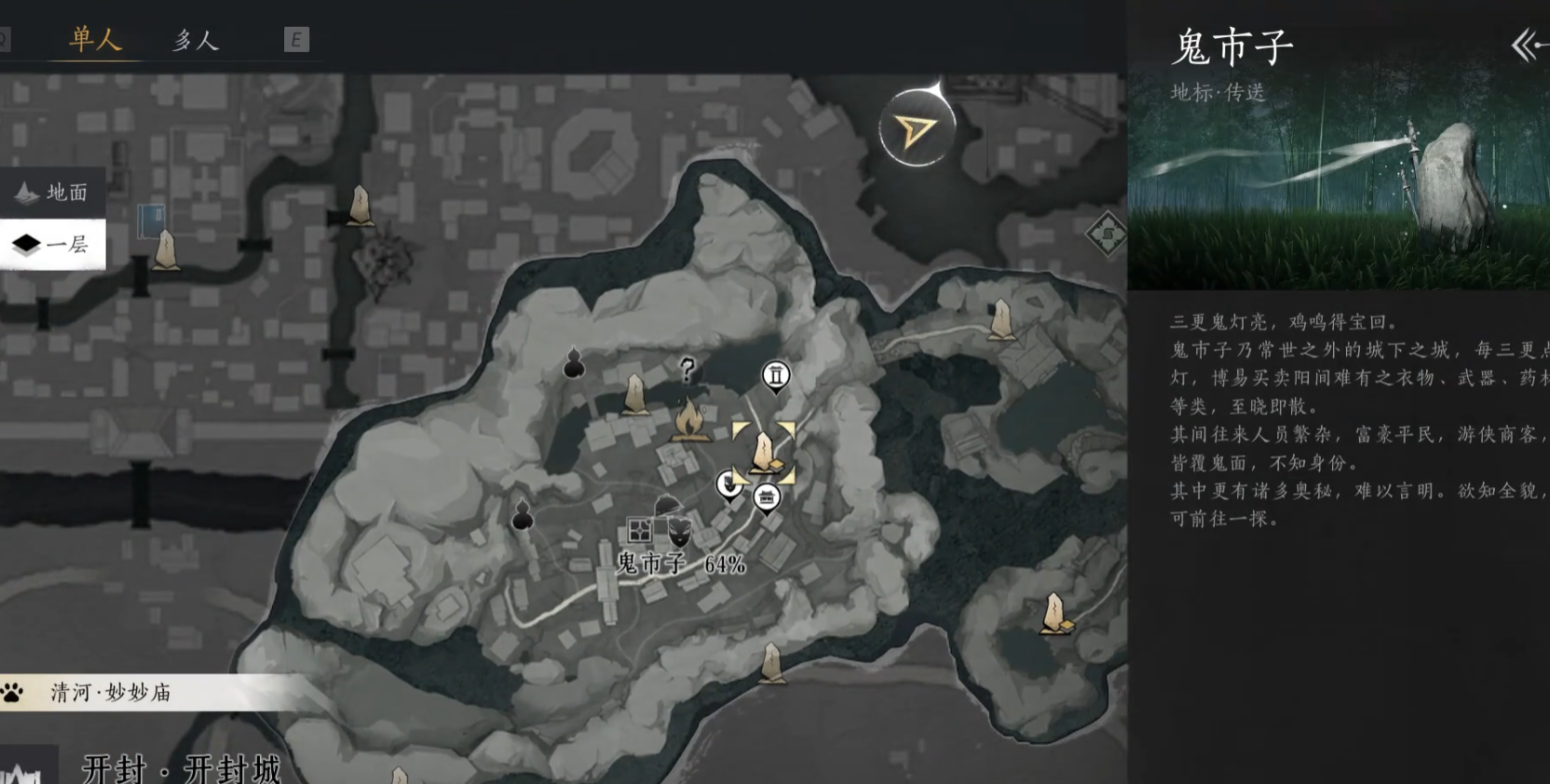Click the blue book marker
This screenshot has height=784, width=1550.
150,221
